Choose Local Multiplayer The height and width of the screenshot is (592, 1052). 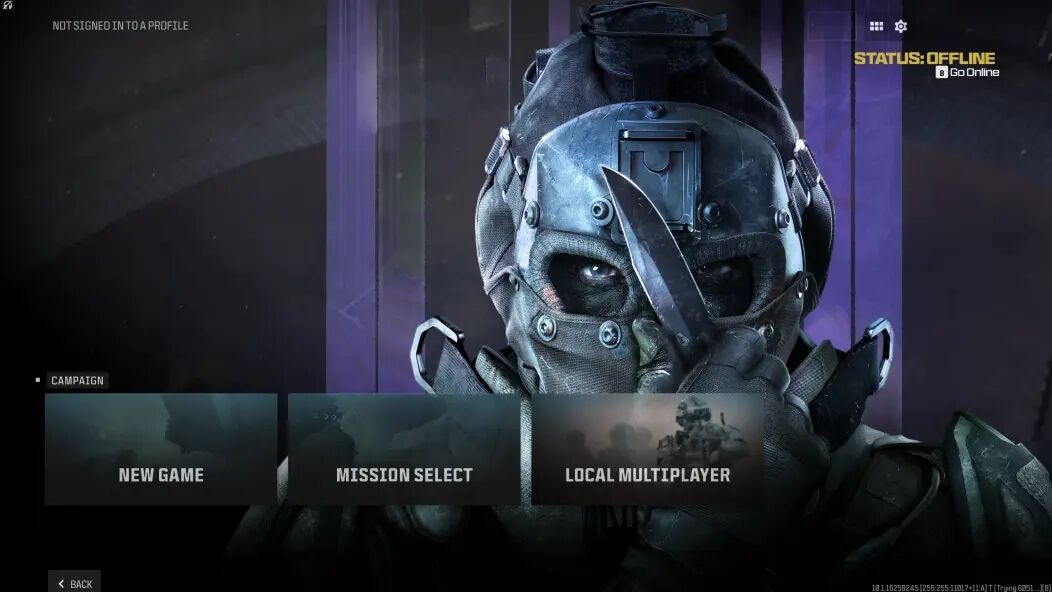point(647,449)
